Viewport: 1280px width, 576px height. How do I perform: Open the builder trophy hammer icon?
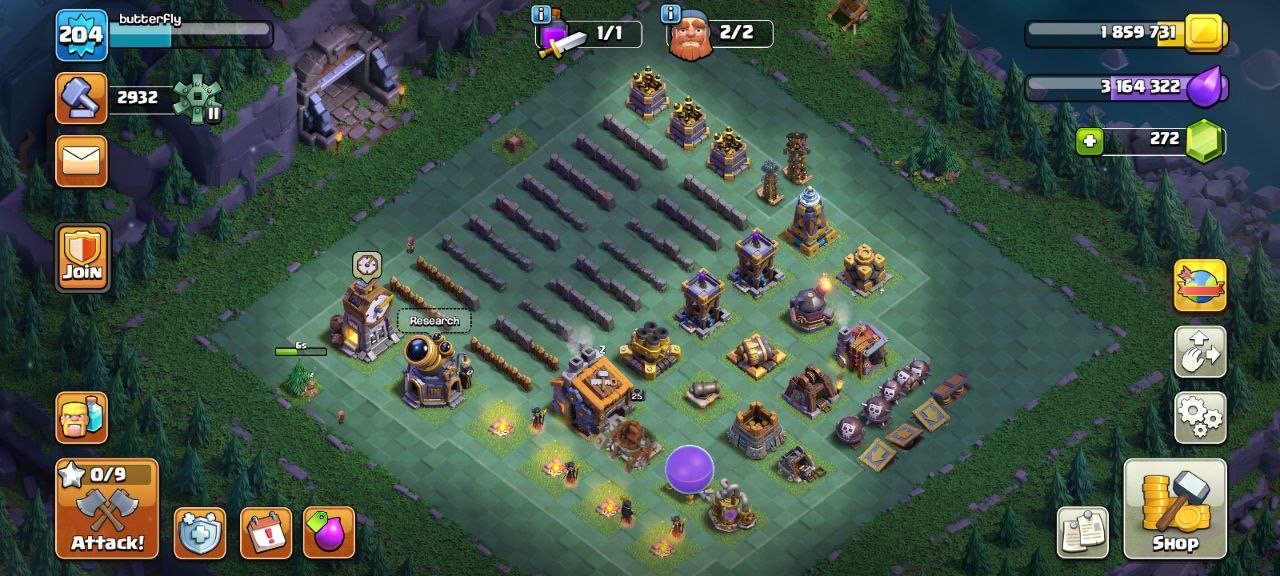coord(81,98)
